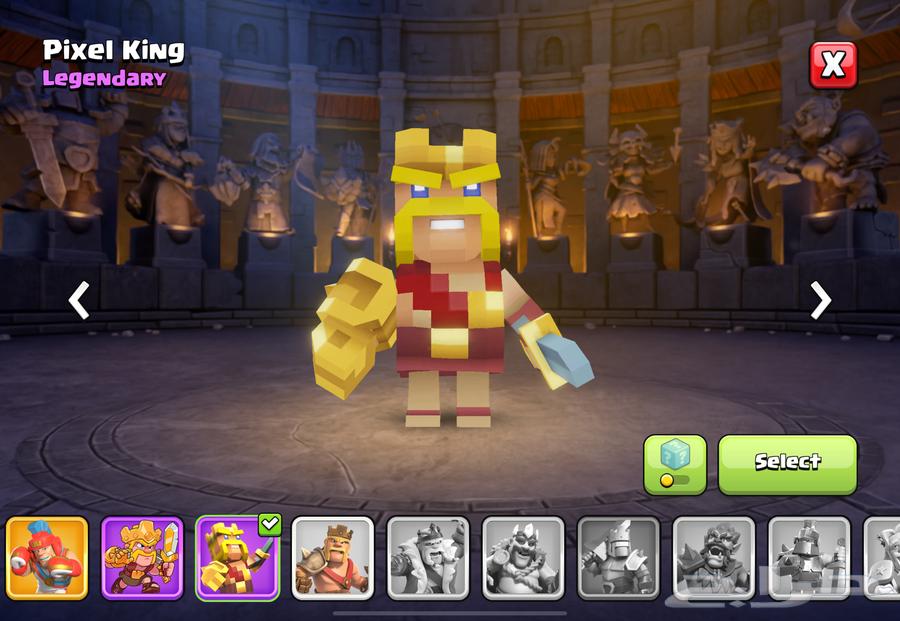
Task: Pick the golden king skin with sword
Action: tap(142, 558)
